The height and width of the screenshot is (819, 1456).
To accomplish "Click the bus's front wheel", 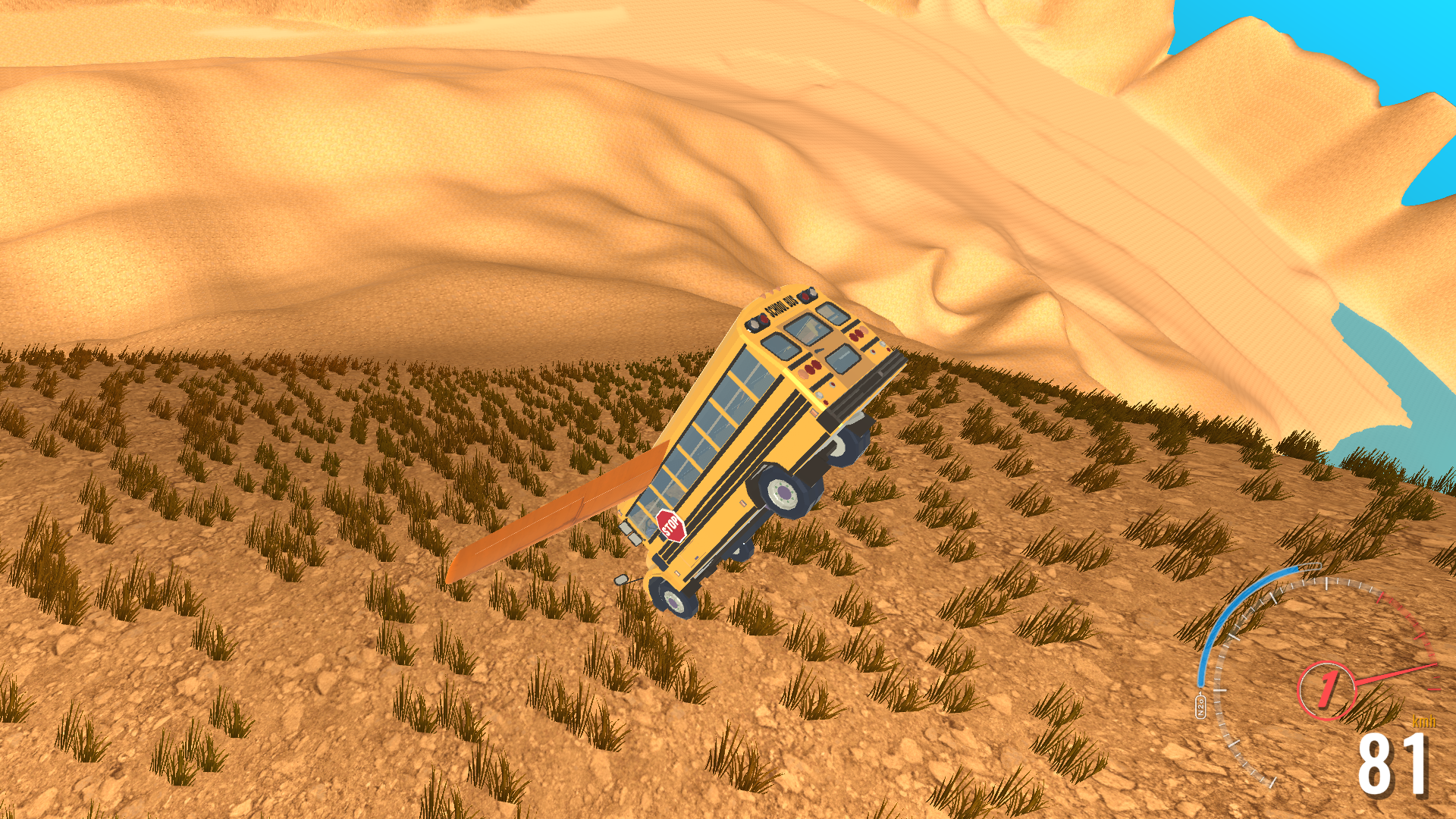I will pyautogui.click(x=673, y=600).
